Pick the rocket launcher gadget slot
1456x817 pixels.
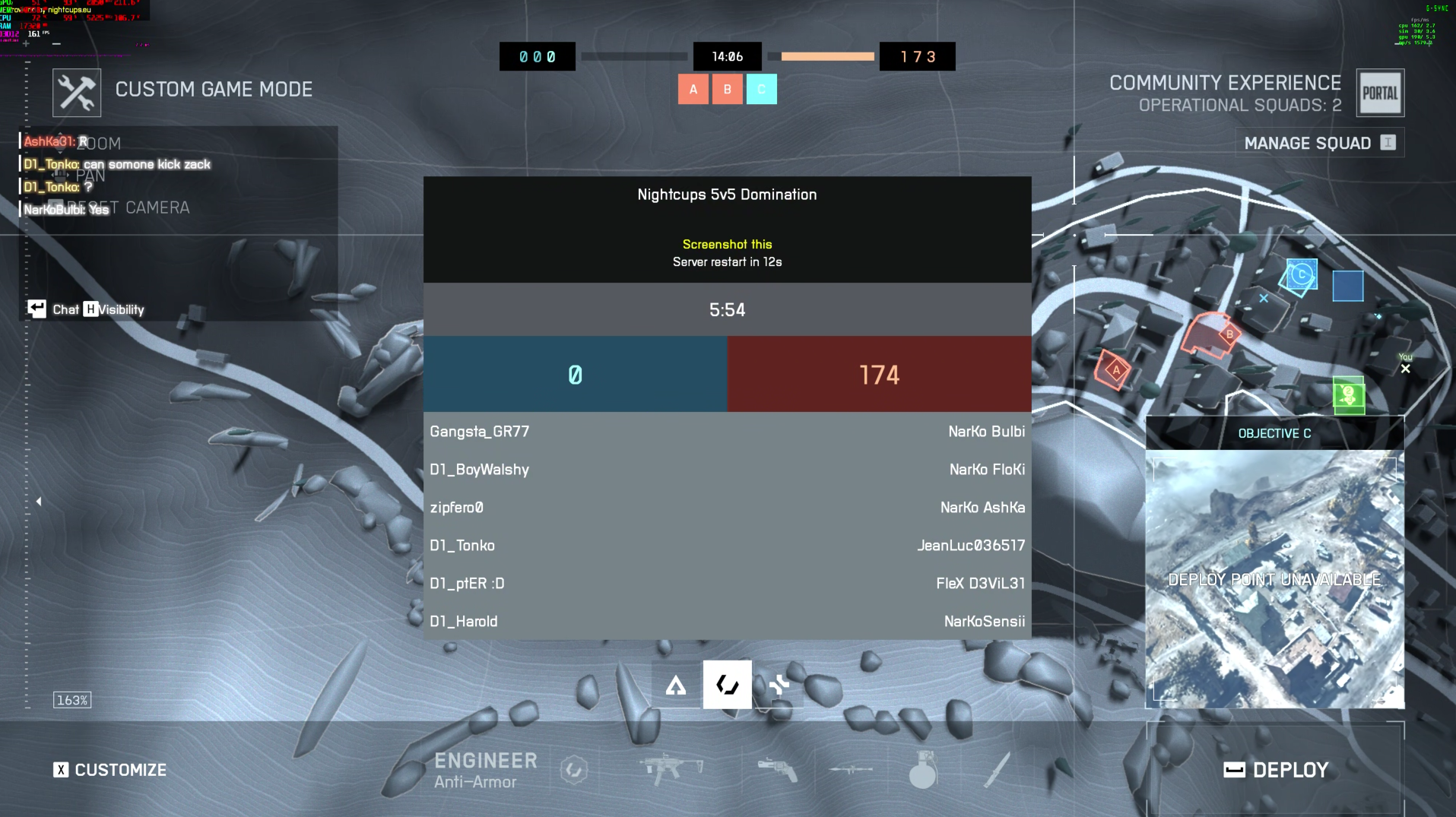(851, 769)
